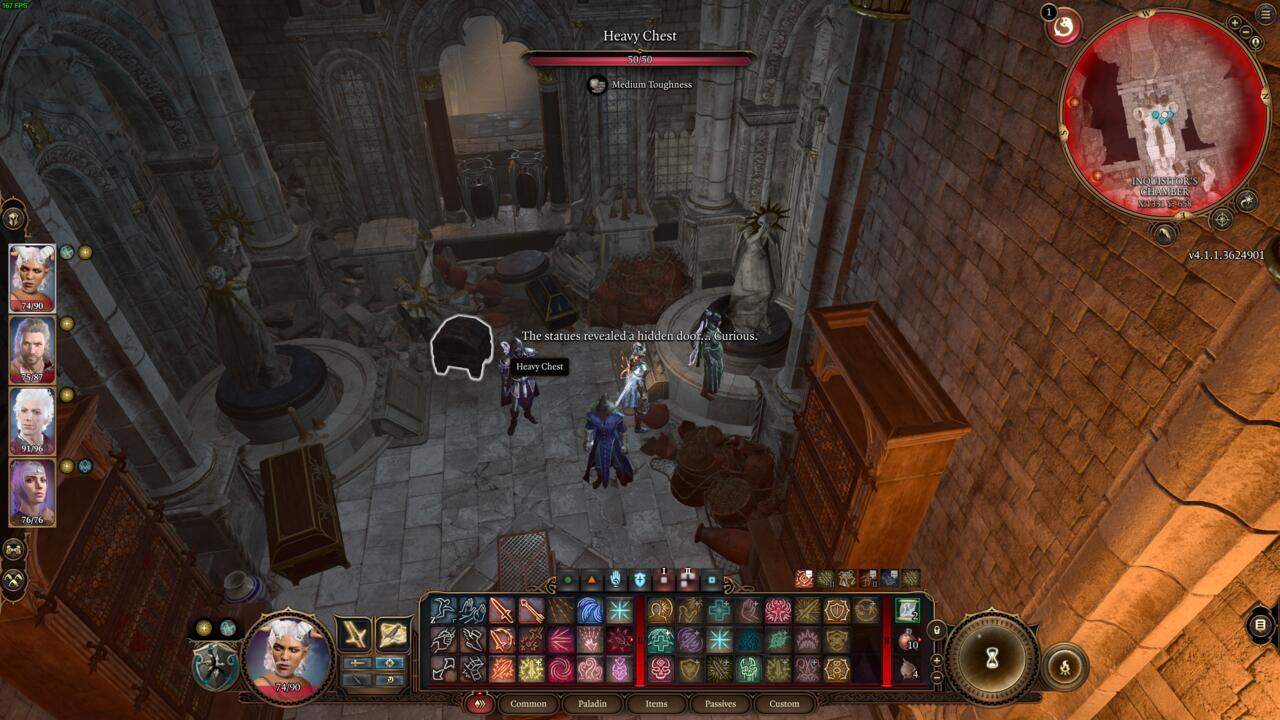Click the camp supplies pack icon showing 4
This screenshot has width=1280, height=720.
tap(907, 668)
